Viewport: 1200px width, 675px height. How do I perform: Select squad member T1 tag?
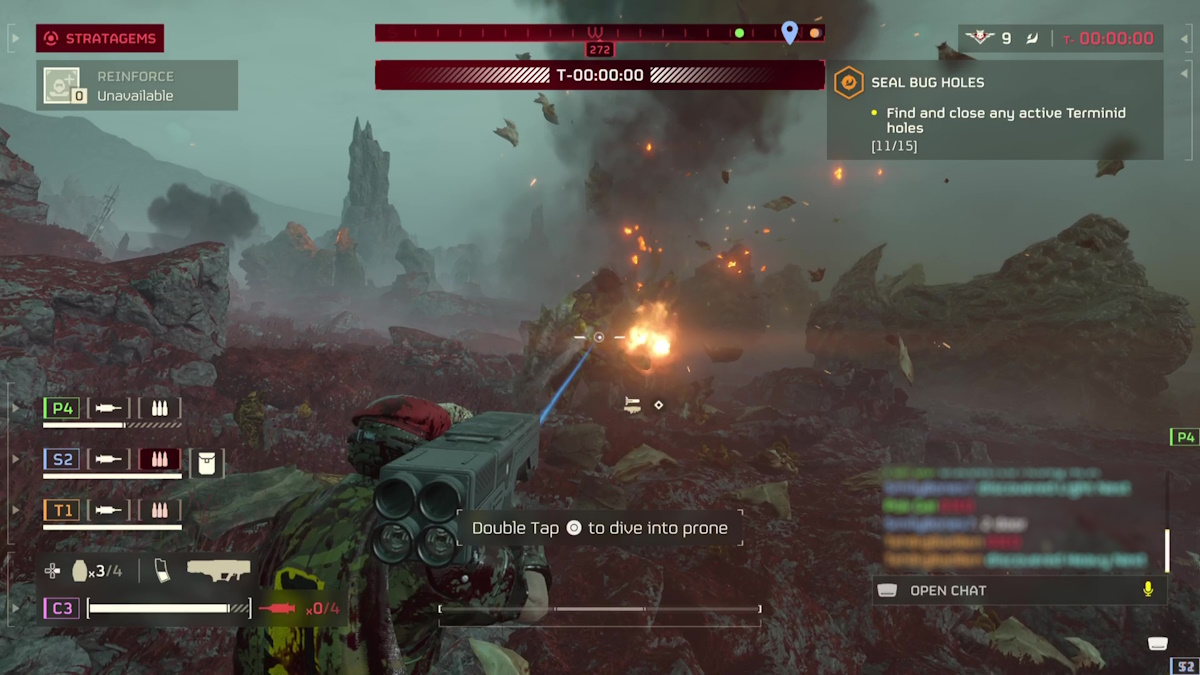coord(62,510)
